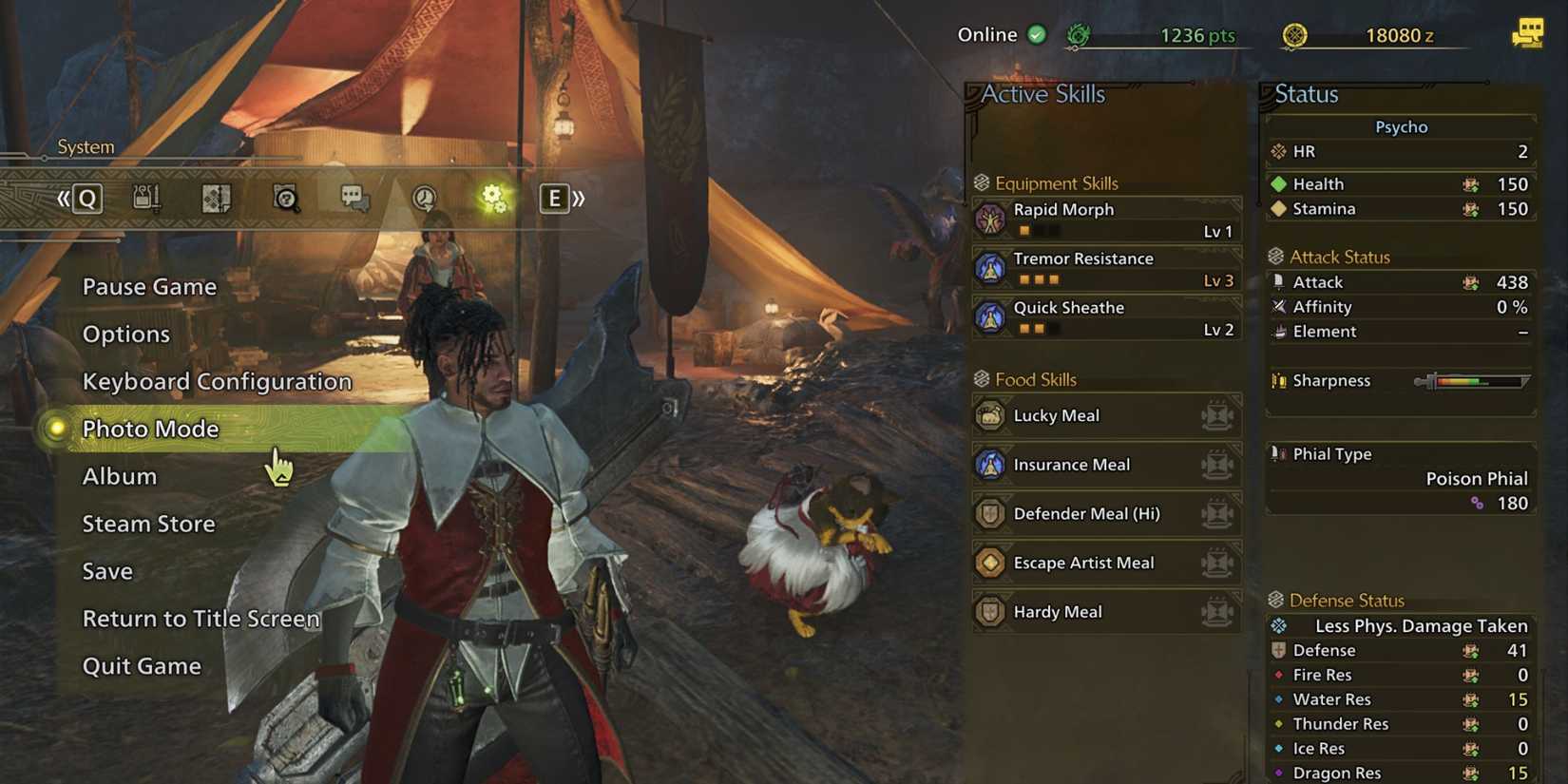Click the Tremor Resistance skill icon
Screen dimensions: 1568x784
click(990, 268)
